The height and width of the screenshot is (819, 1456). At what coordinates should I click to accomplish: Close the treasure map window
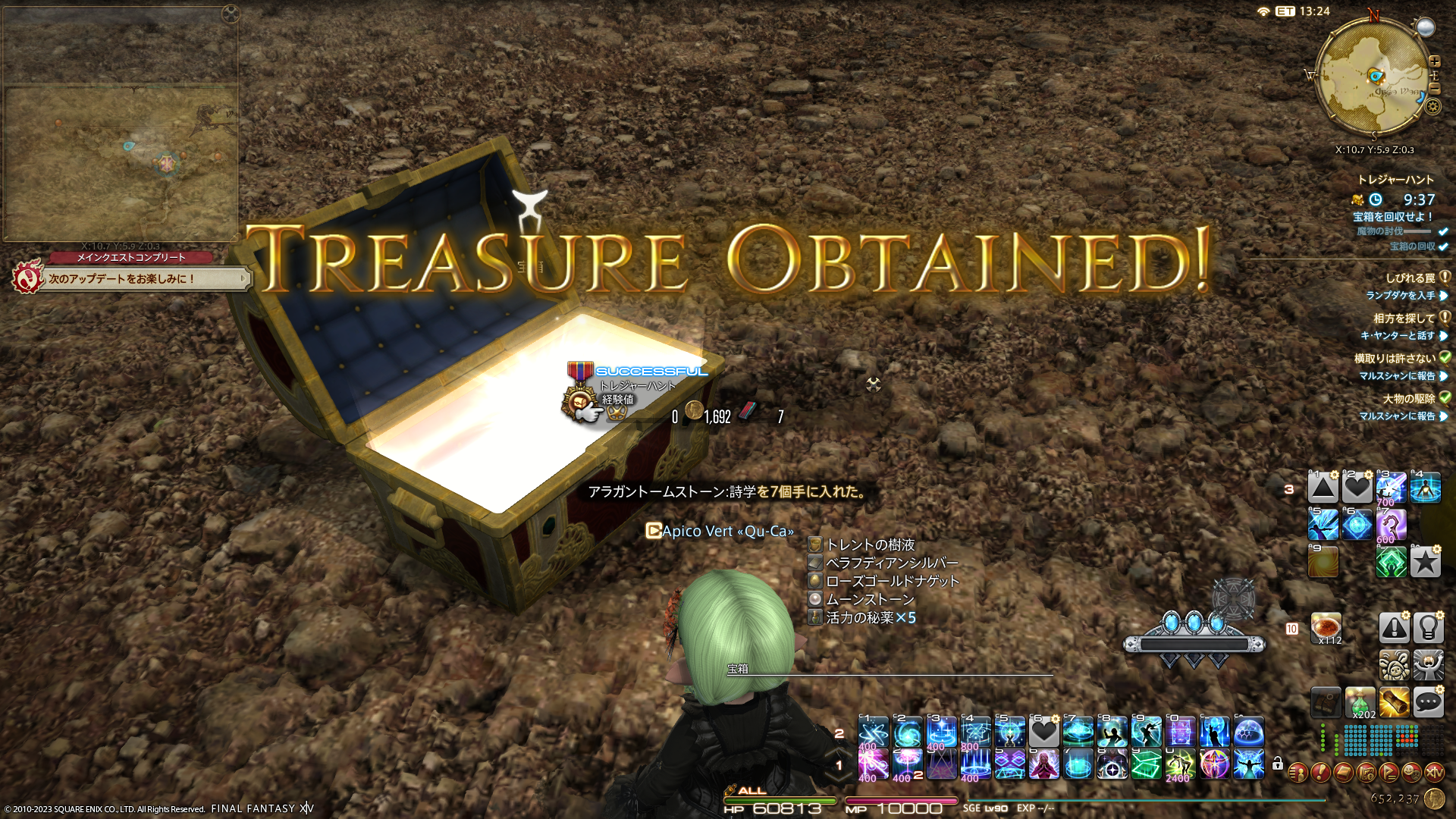(231, 13)
